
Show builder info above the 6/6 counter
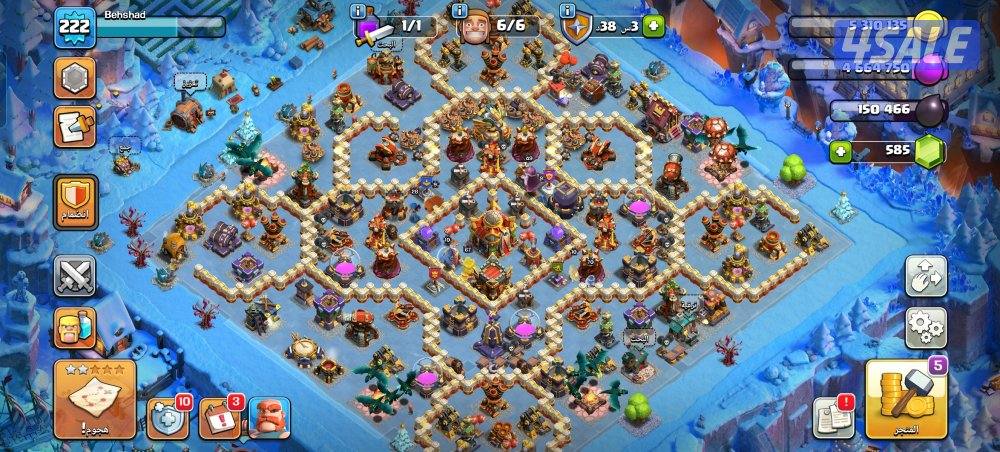(460, 10)
